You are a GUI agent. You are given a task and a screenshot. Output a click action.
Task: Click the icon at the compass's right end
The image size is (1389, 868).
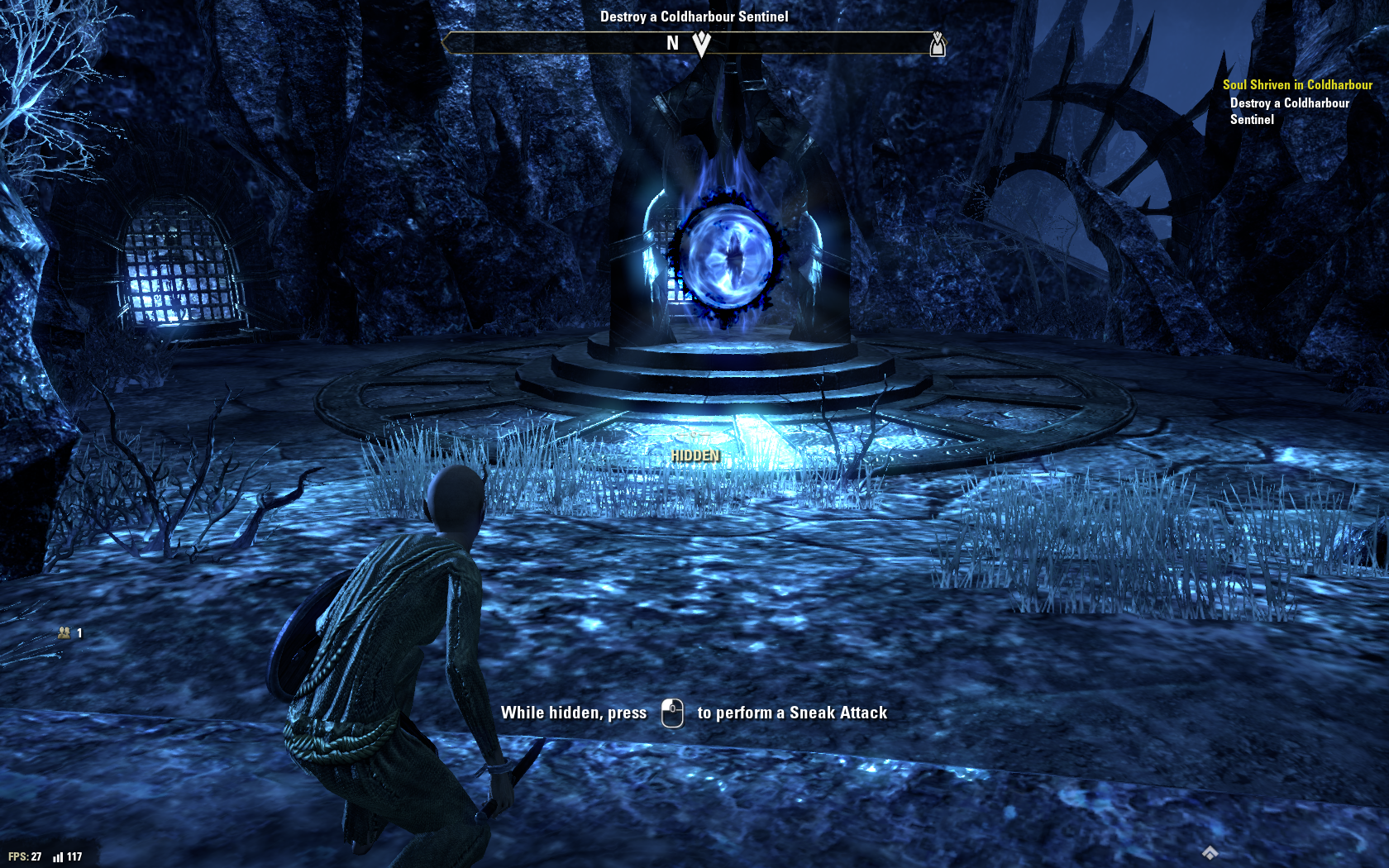point(937,44)
